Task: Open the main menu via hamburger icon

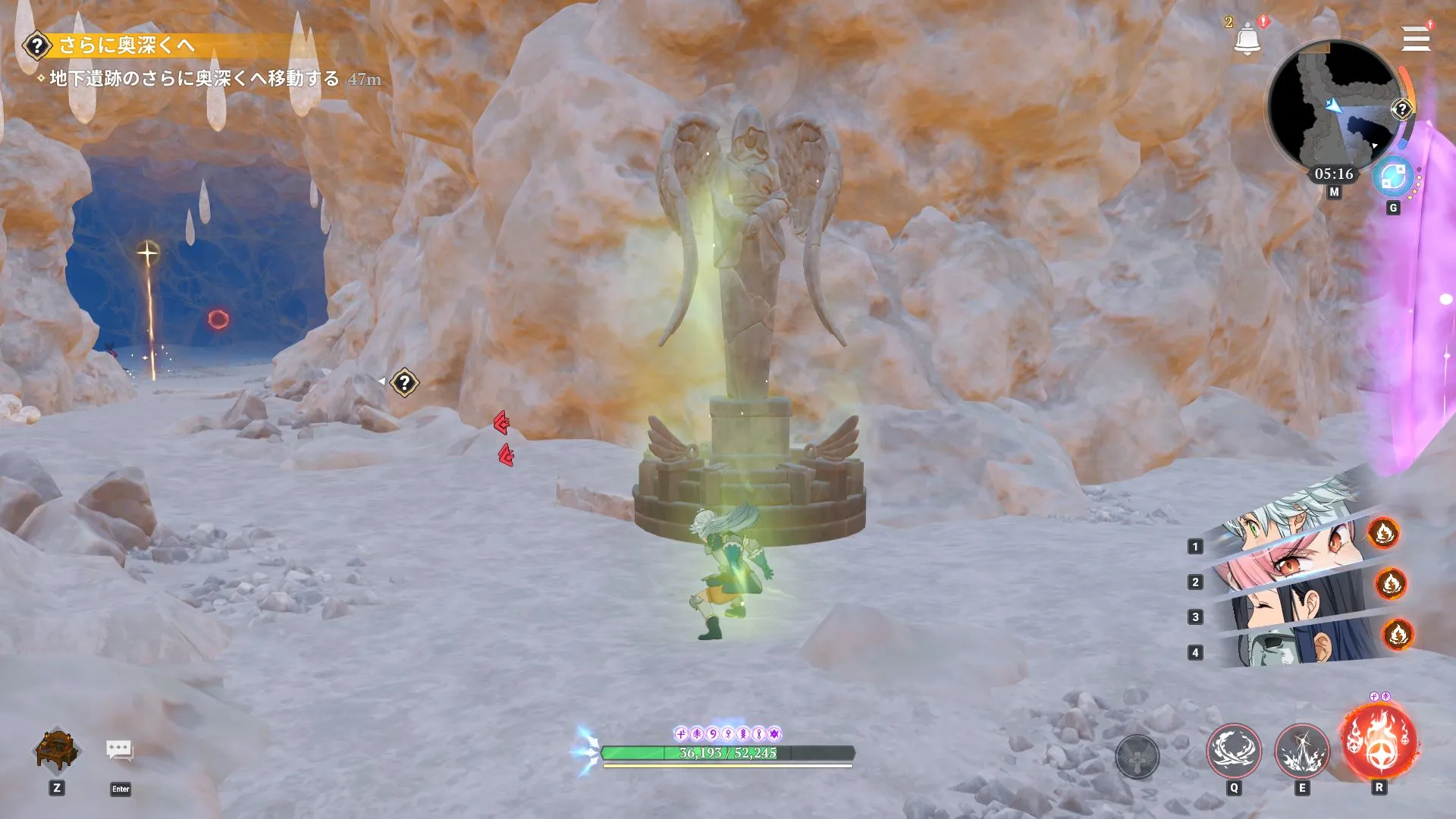Action: [1417, 39]
